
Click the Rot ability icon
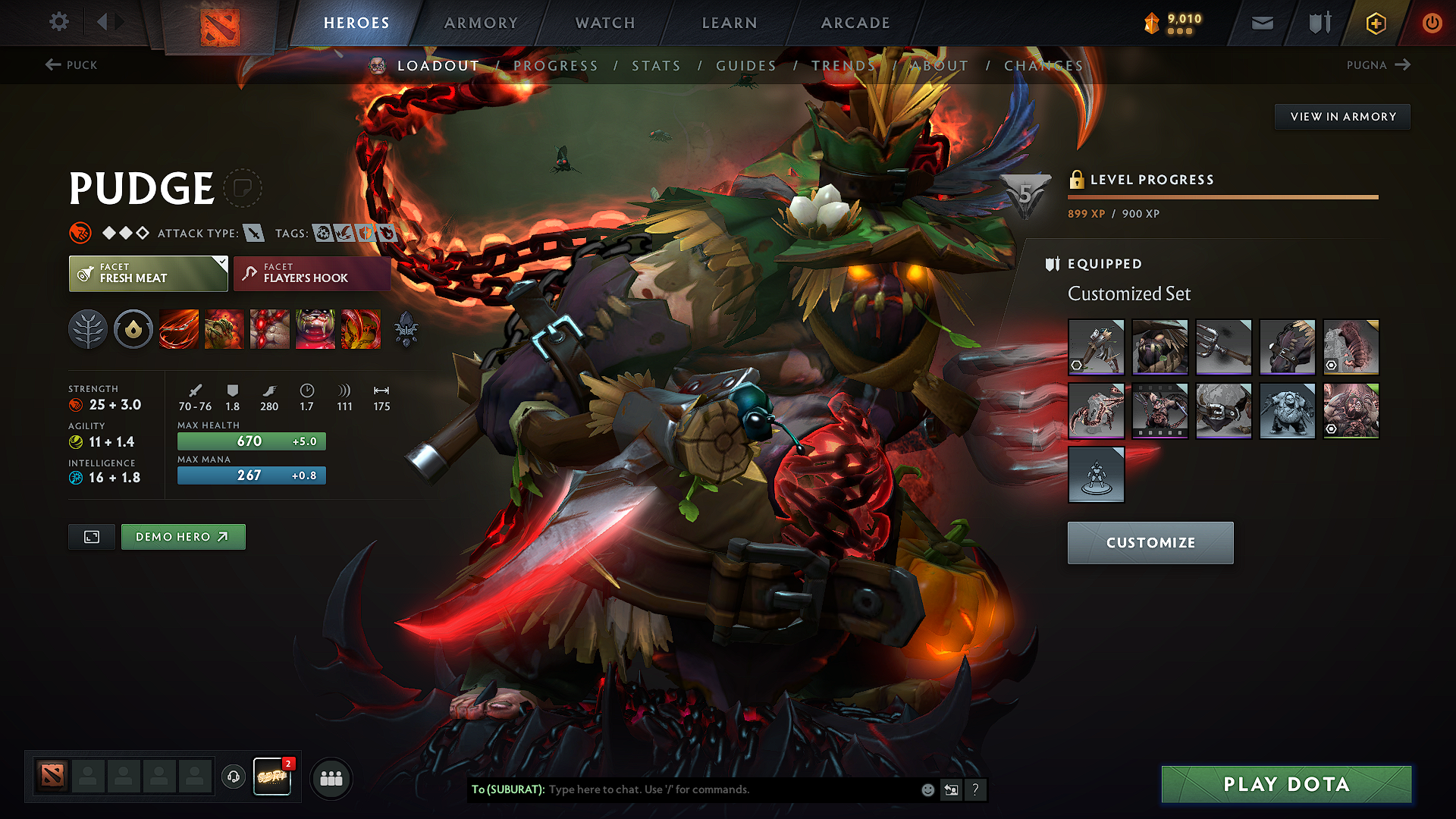coord(224,329)
